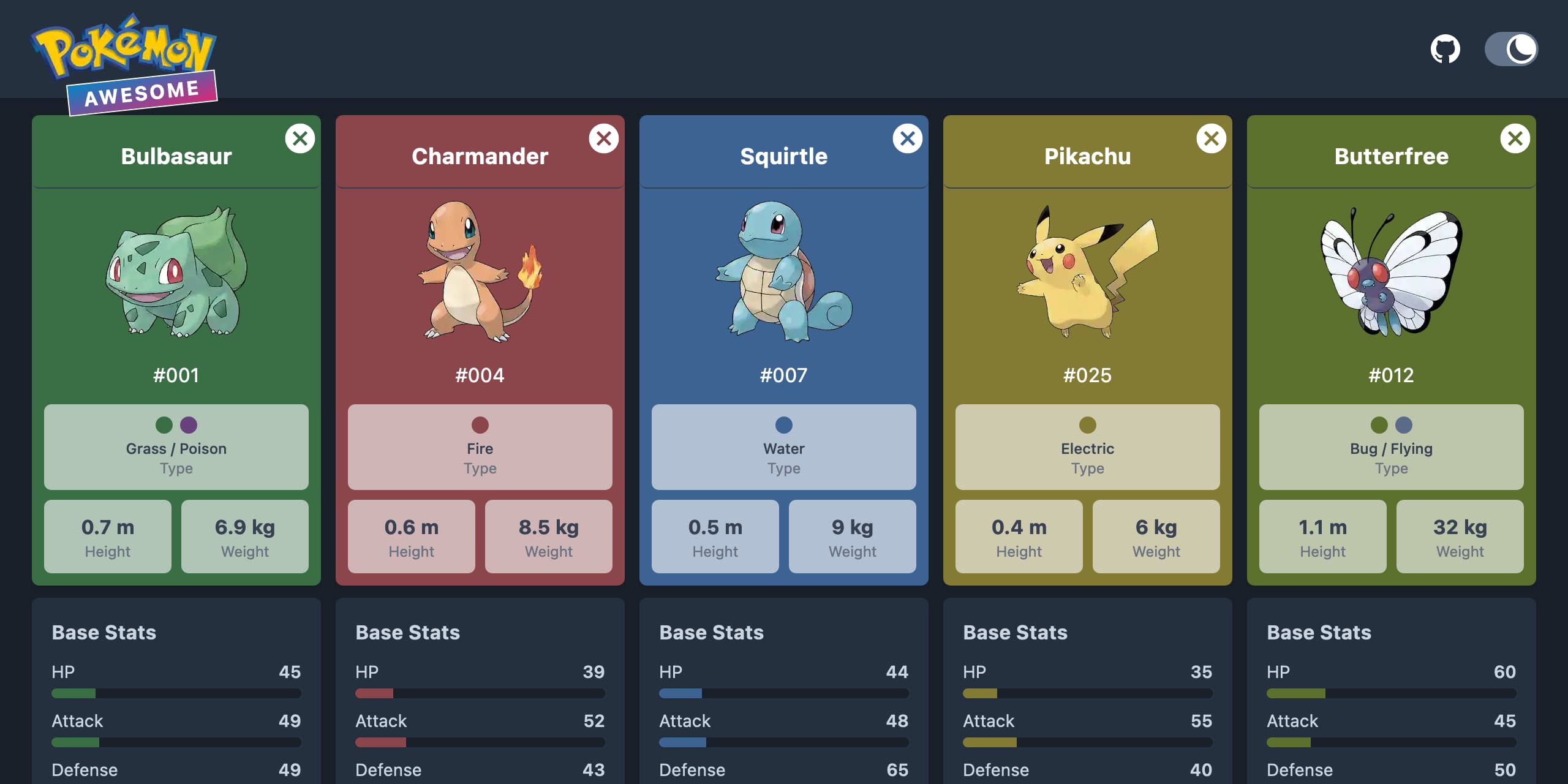Remove Charmander from the comparison
This screenshot has height=784, width=1568.
point(604,138)
